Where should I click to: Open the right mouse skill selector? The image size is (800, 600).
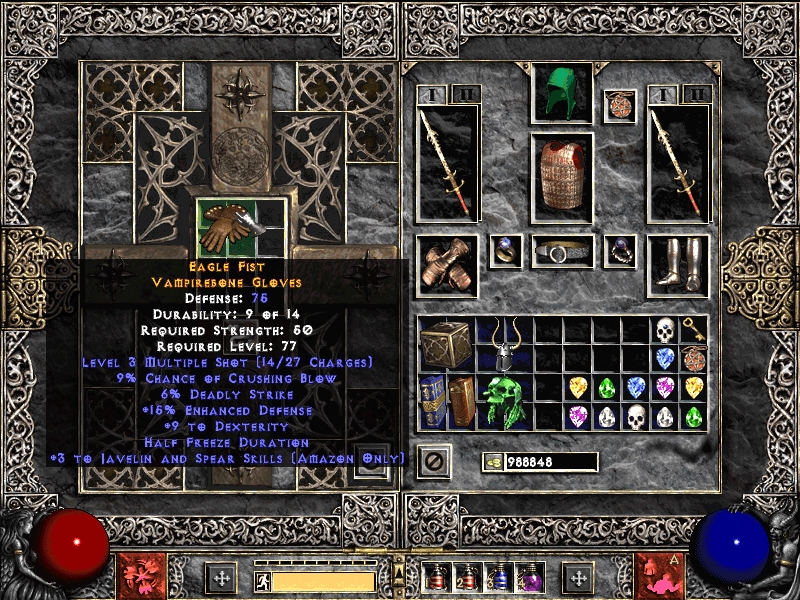[x=660, y=576]
